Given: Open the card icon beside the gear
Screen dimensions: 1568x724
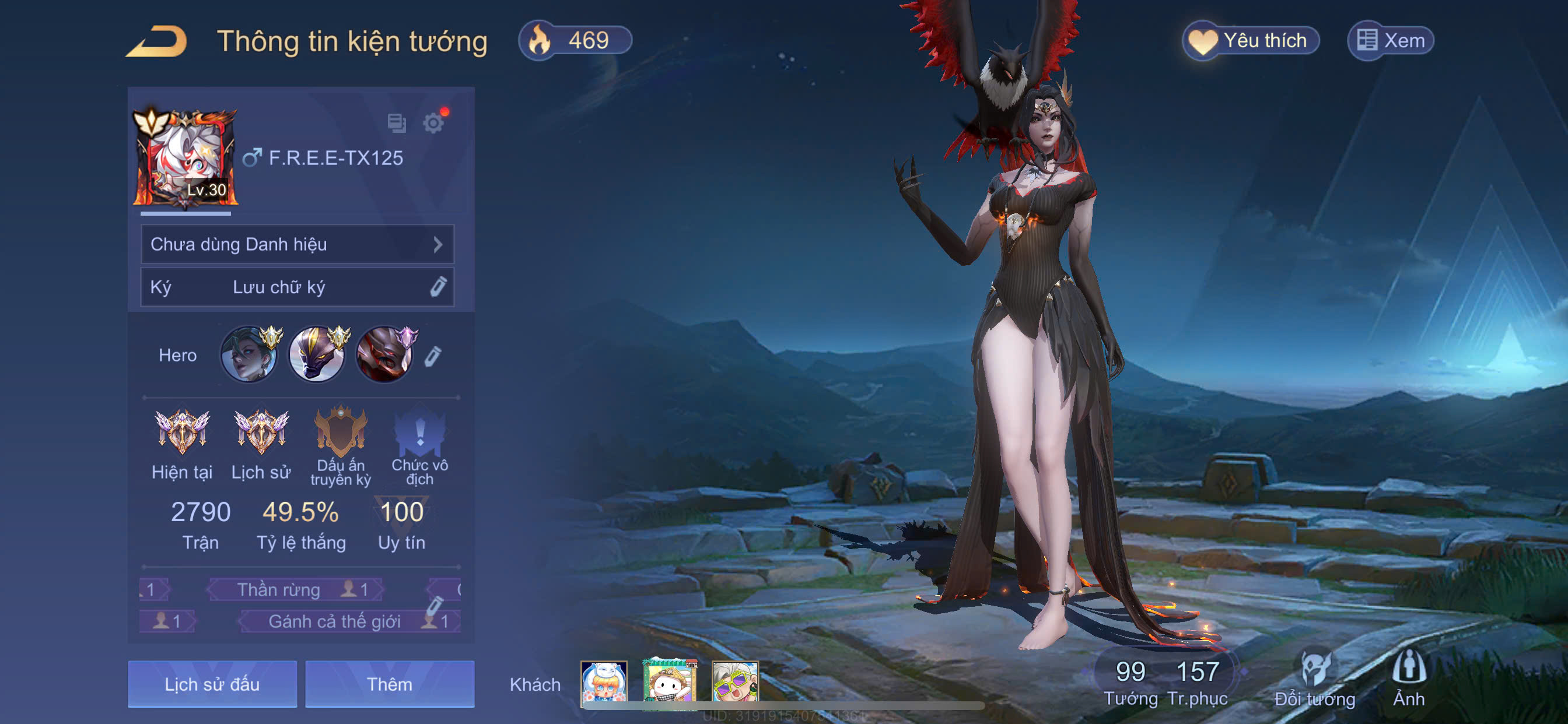Looking at the screenshot, I should [x=396, y=124].
